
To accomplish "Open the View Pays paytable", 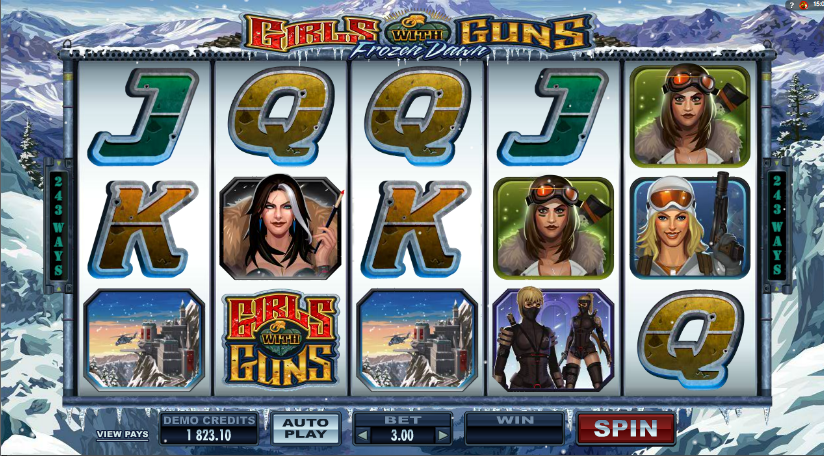I will click(121, 435).
